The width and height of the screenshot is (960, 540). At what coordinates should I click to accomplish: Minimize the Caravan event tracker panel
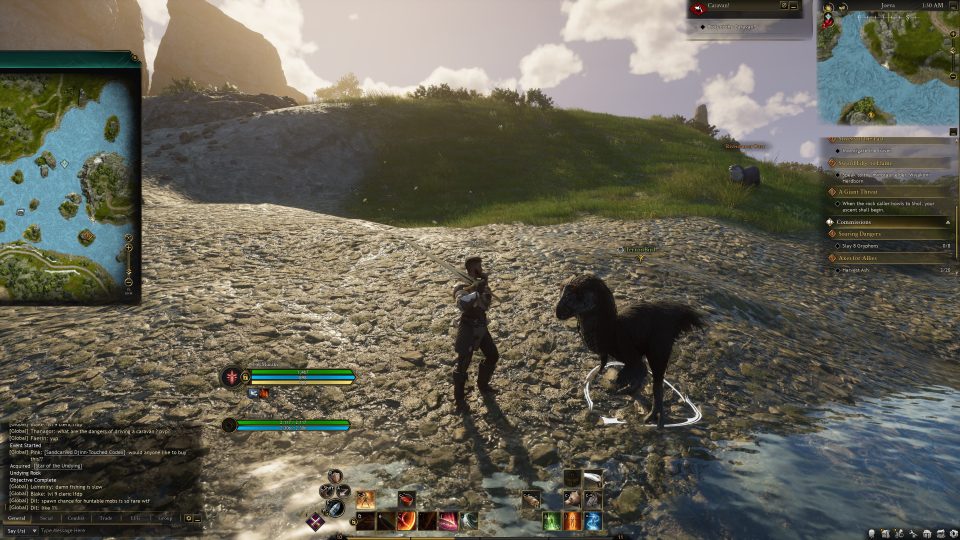793,7
